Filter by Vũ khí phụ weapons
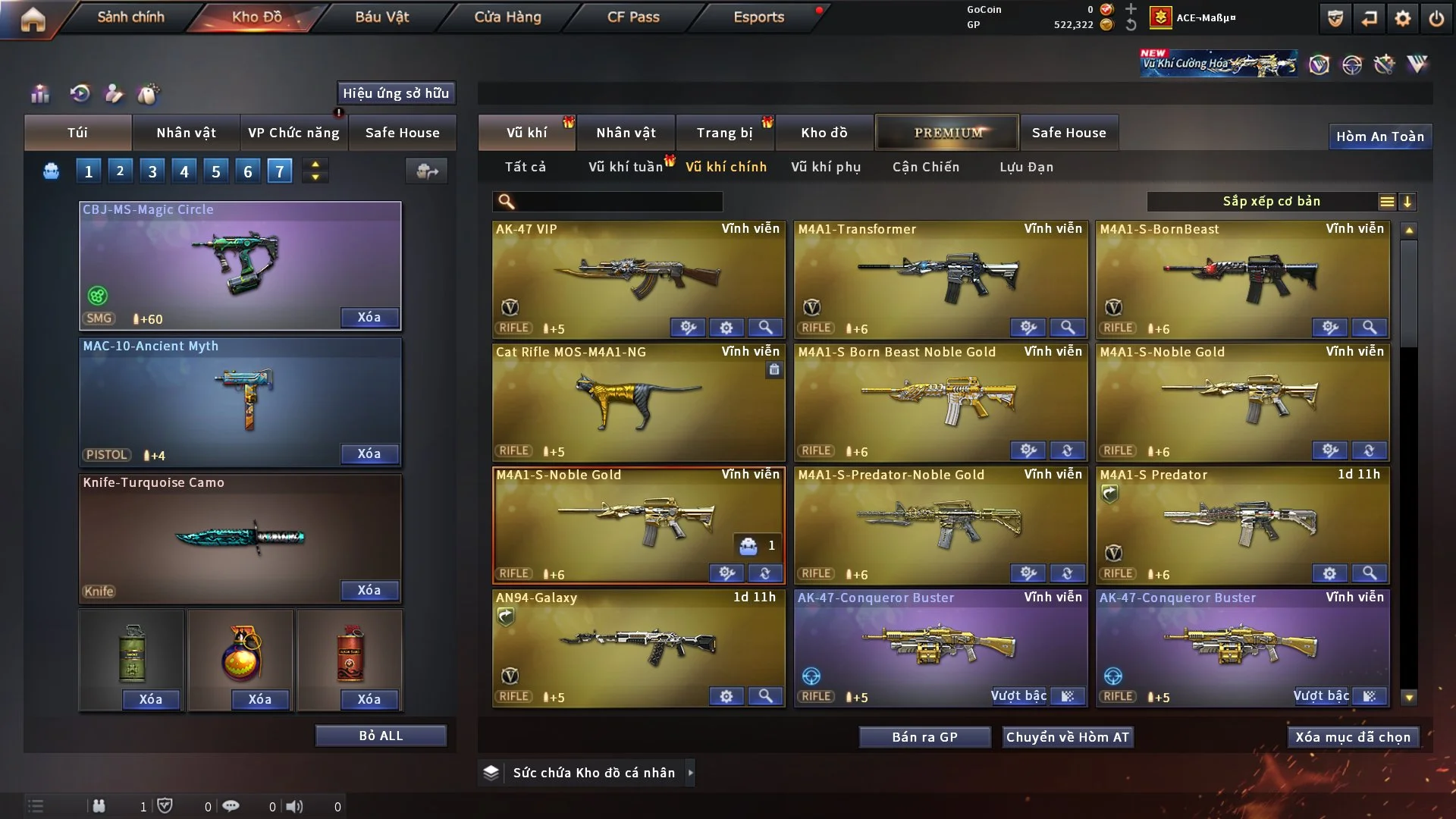This screenshot has height=819, width=1456. [826, 167]
